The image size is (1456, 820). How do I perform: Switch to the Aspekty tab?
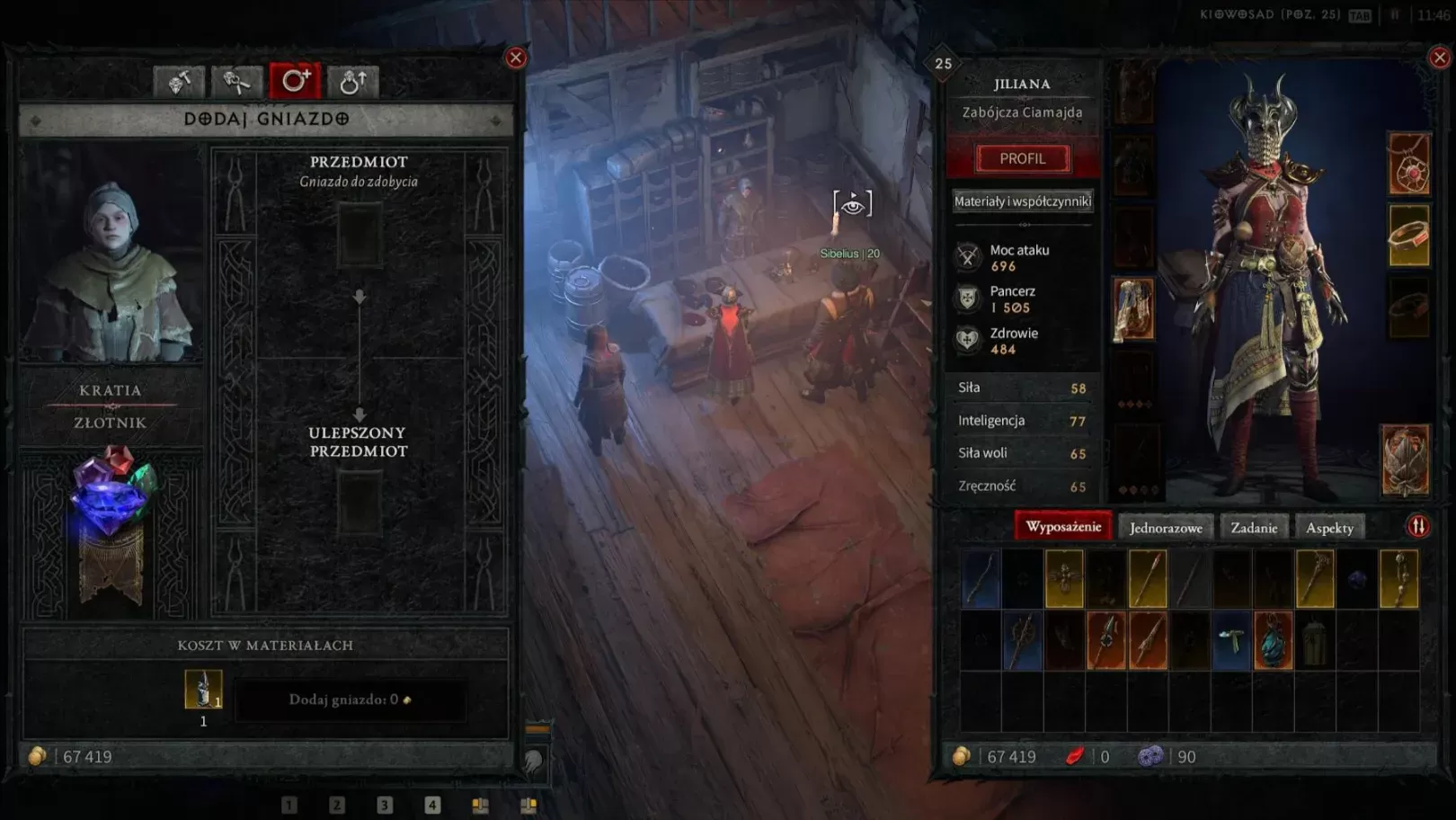point(1329,528)
